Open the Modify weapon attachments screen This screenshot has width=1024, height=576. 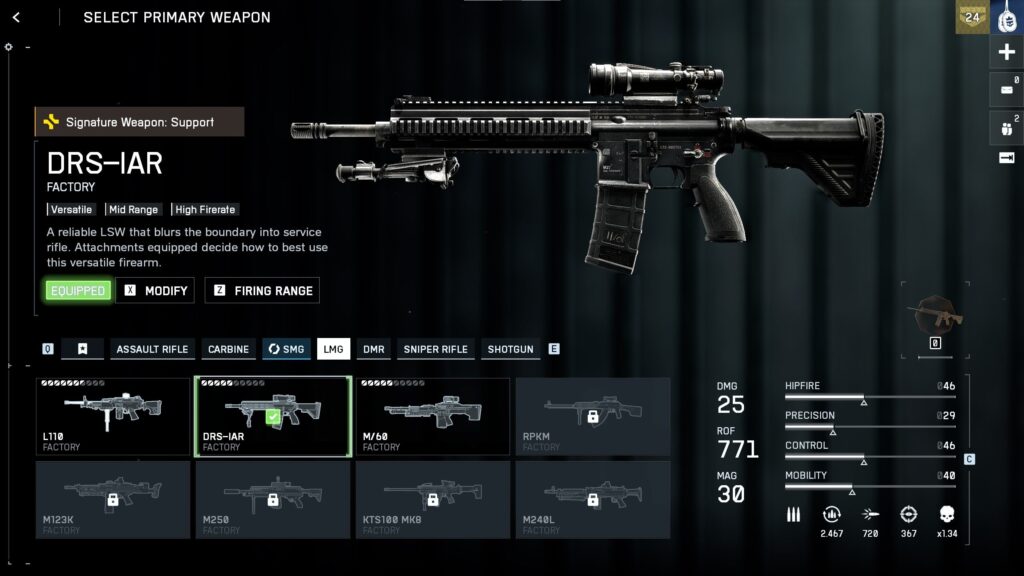coord(156,291)
